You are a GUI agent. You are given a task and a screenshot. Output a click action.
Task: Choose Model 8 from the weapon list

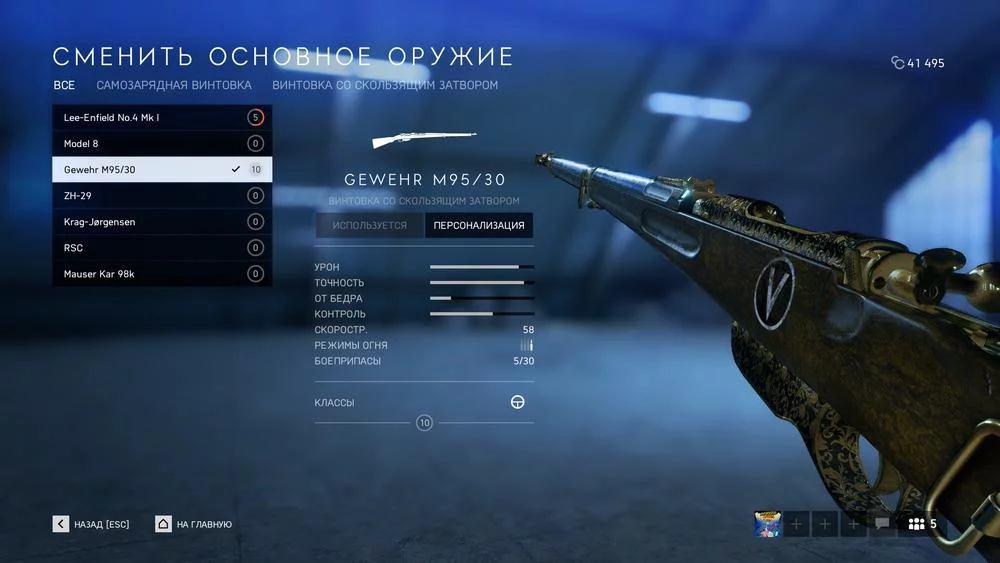click(161, 144)
